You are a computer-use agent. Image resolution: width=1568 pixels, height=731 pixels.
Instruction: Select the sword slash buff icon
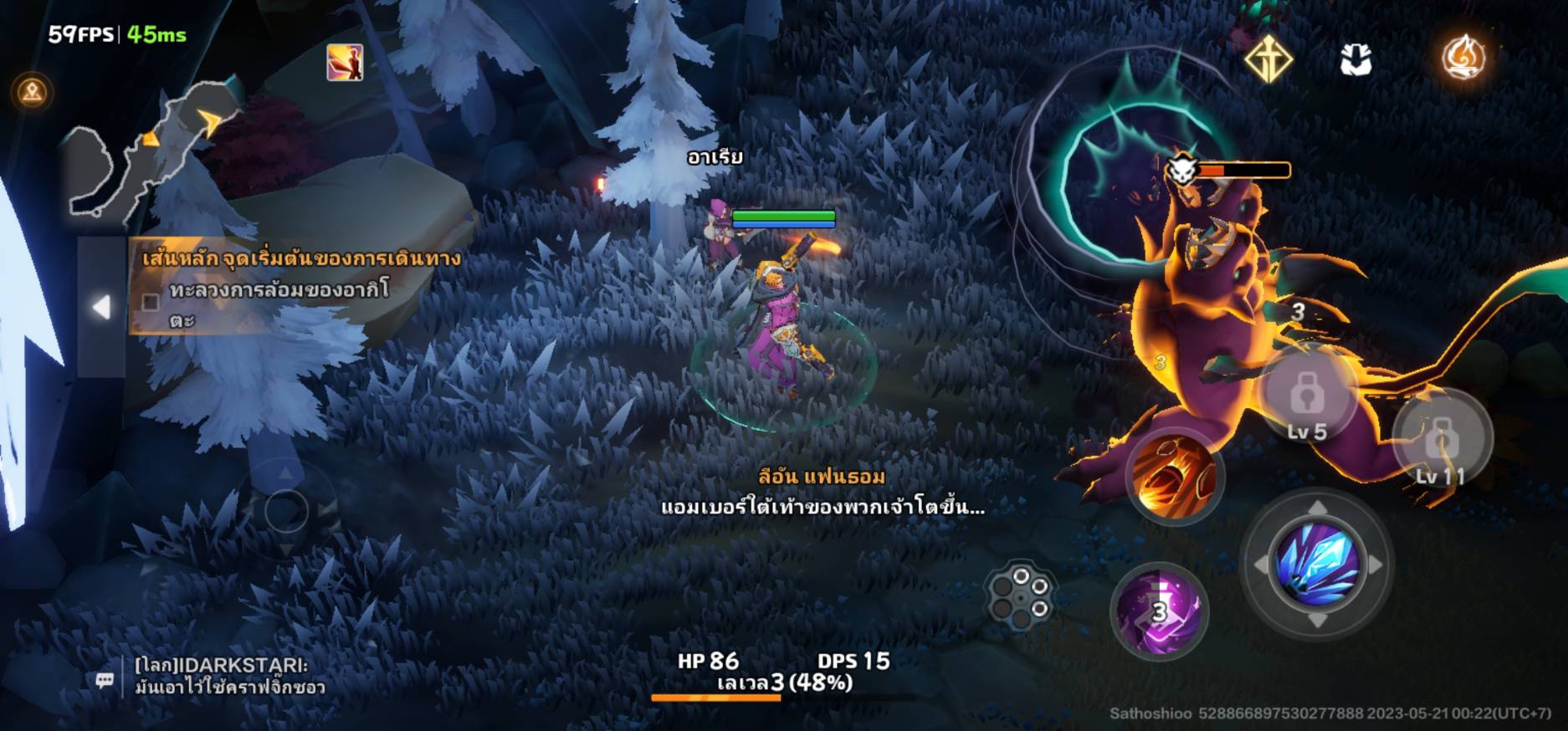[x=345, y=63]
